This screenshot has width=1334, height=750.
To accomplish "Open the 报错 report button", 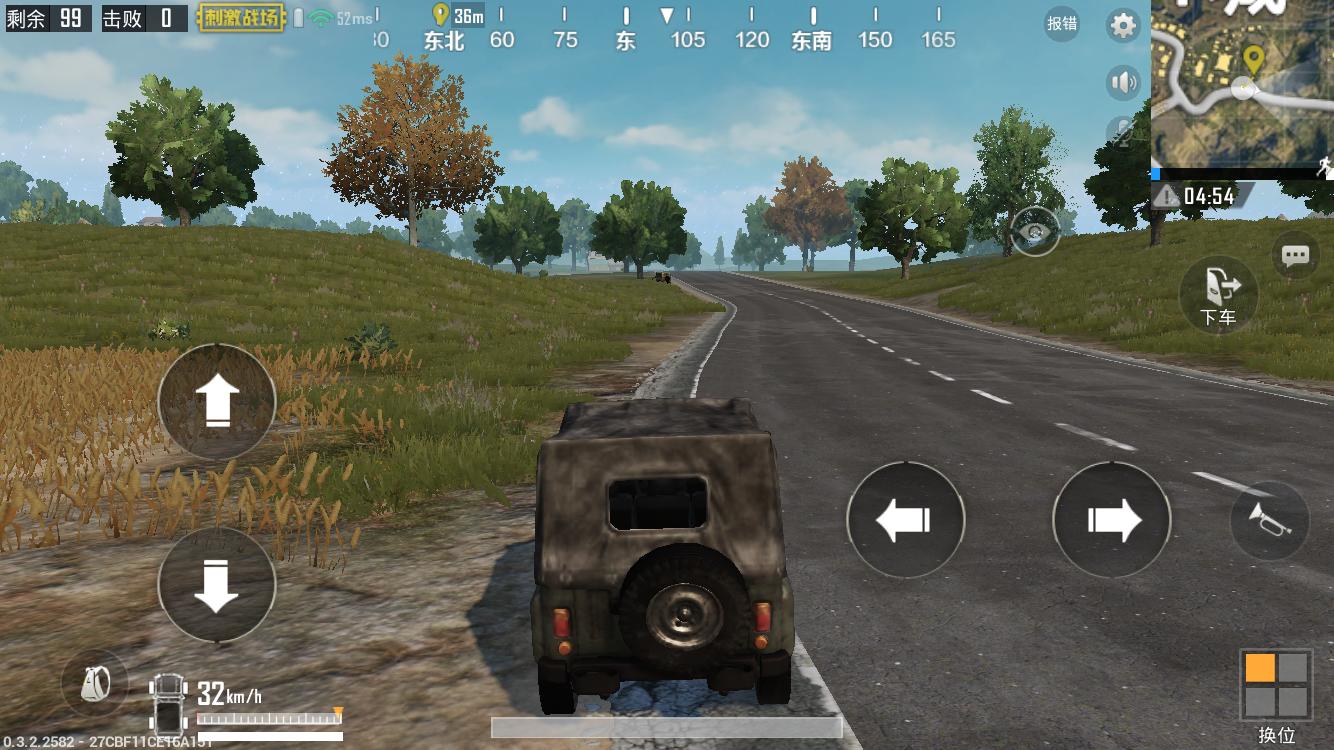I will coord(1062,23).
